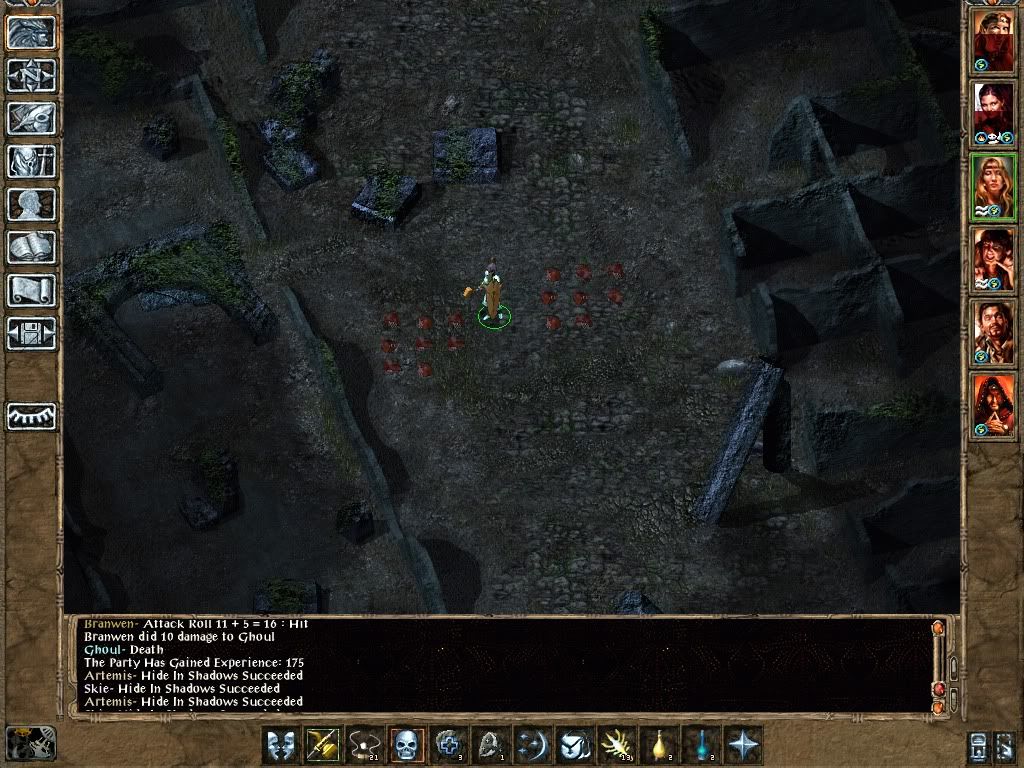Activate the theater masks dialogue action
The width and height of the screenshot is (1024, 768).
coord(281,745)
